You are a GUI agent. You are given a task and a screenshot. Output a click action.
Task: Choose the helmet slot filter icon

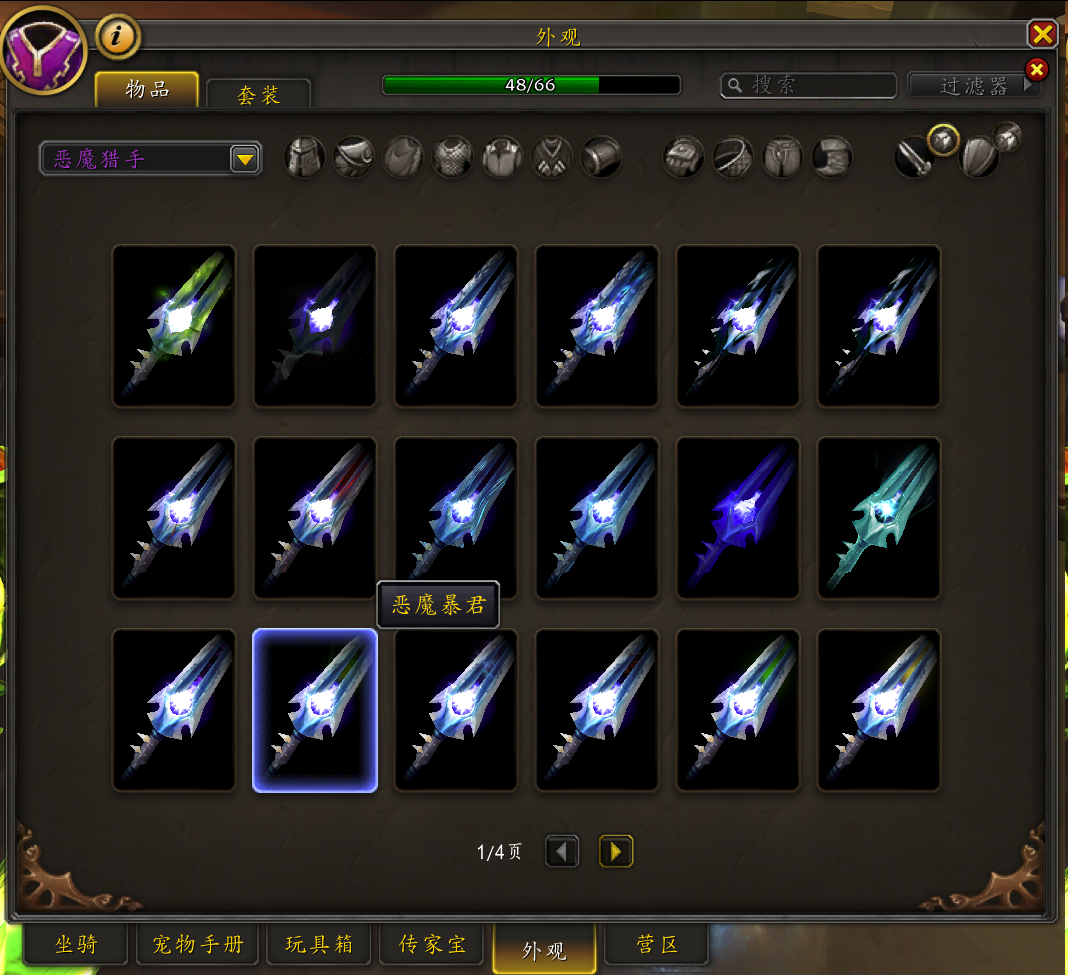click(305, 157)
